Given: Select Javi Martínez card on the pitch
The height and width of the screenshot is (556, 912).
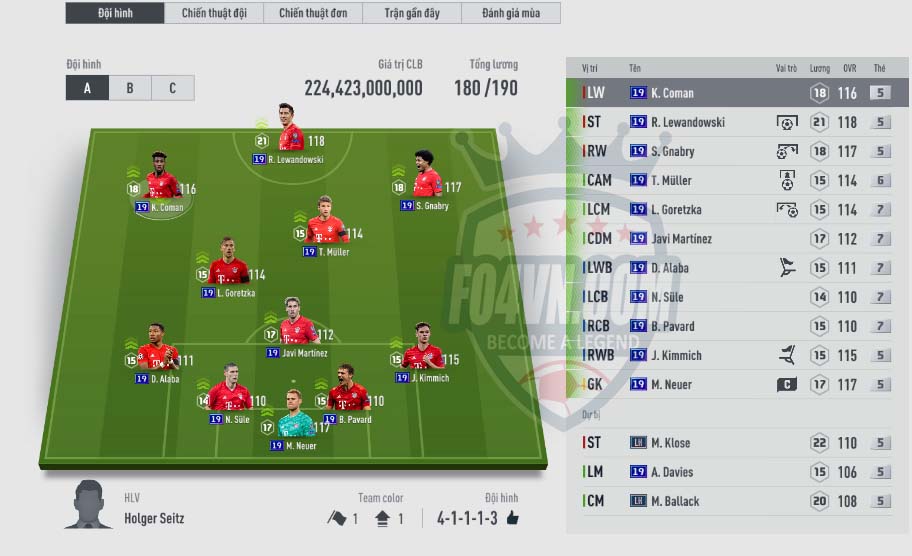Looking at the screenshot, I should [298, 332].
